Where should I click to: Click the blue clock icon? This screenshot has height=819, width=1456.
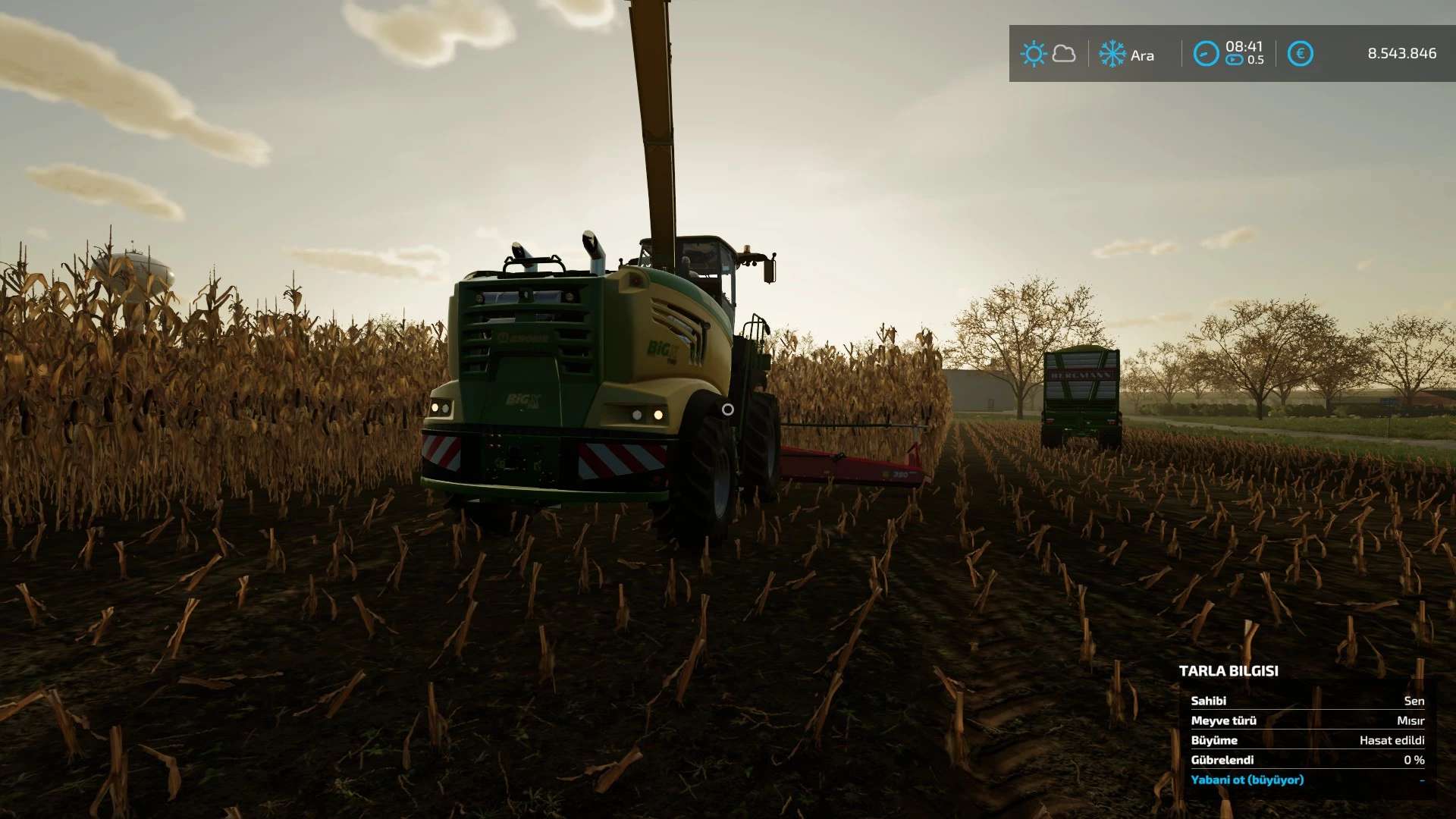(1206, 54)
